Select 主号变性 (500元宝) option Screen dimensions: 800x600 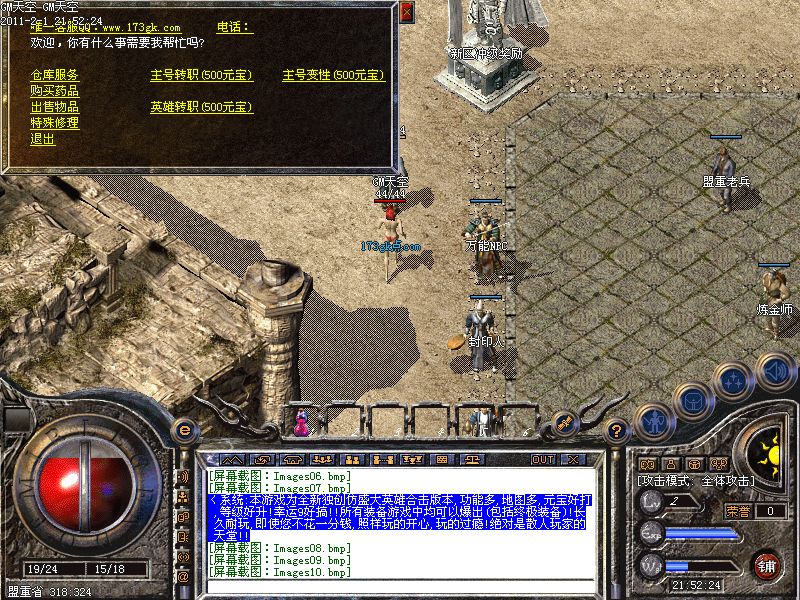coord(333,75)
